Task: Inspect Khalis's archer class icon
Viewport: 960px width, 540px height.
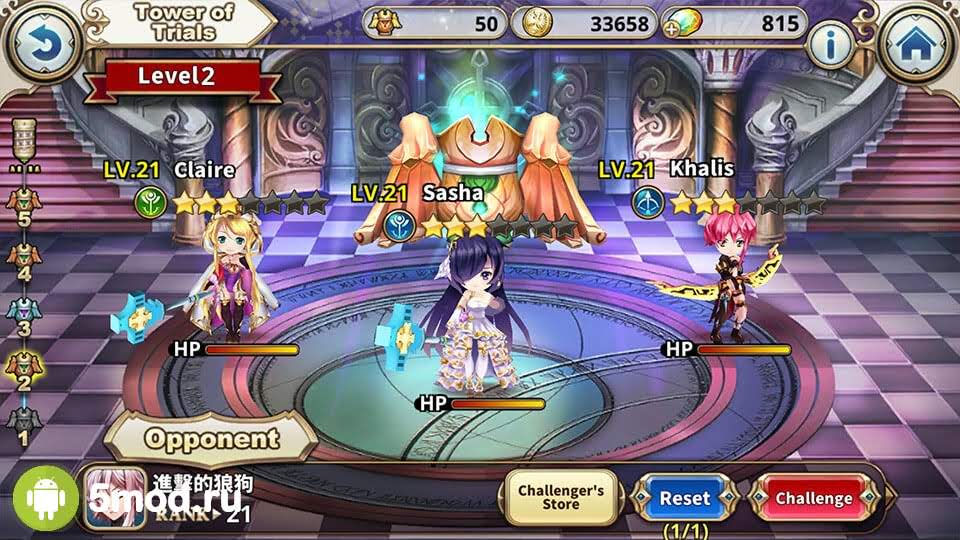Action: 646,203
